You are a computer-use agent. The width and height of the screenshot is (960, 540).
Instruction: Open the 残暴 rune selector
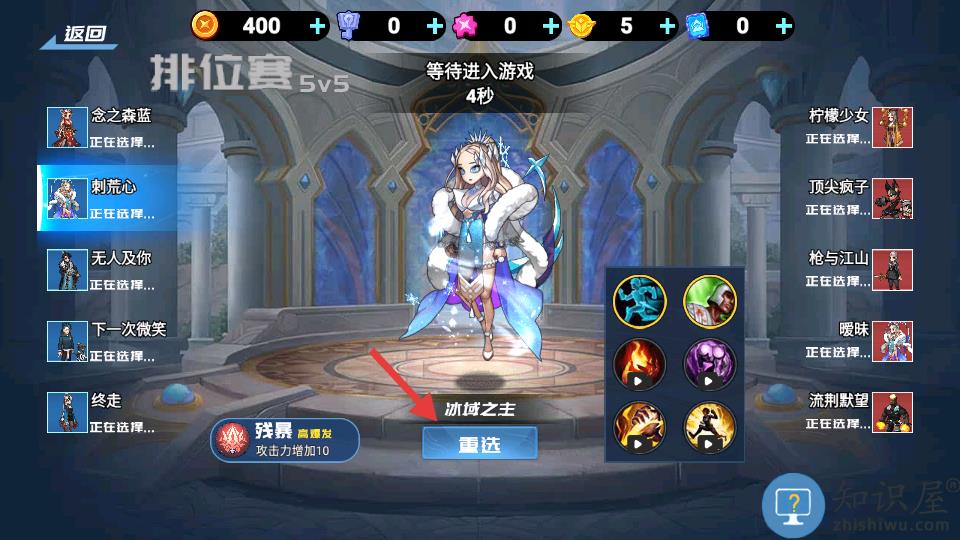[x=284, y=441]
